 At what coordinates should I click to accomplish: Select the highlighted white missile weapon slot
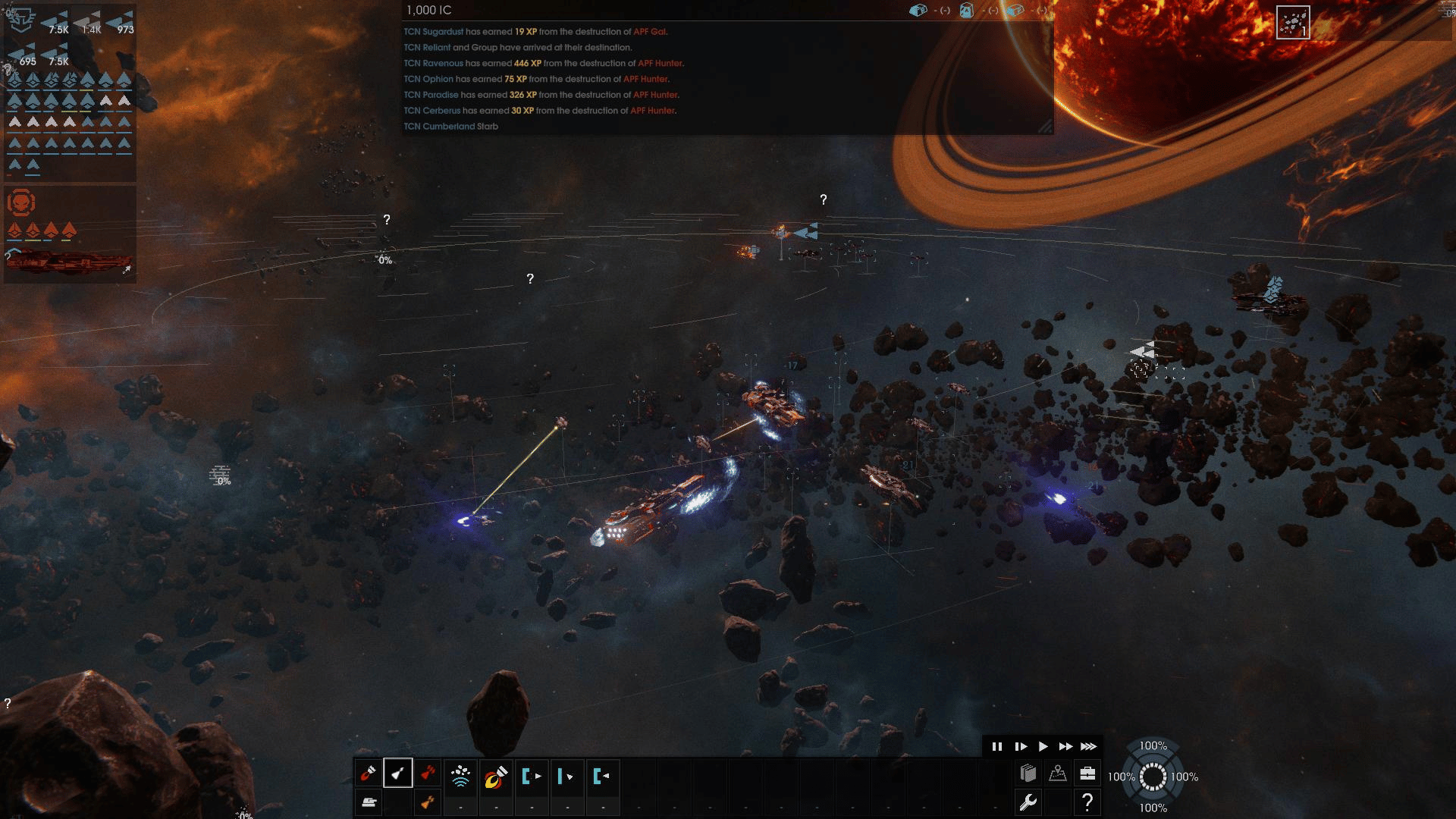(398, 774)
